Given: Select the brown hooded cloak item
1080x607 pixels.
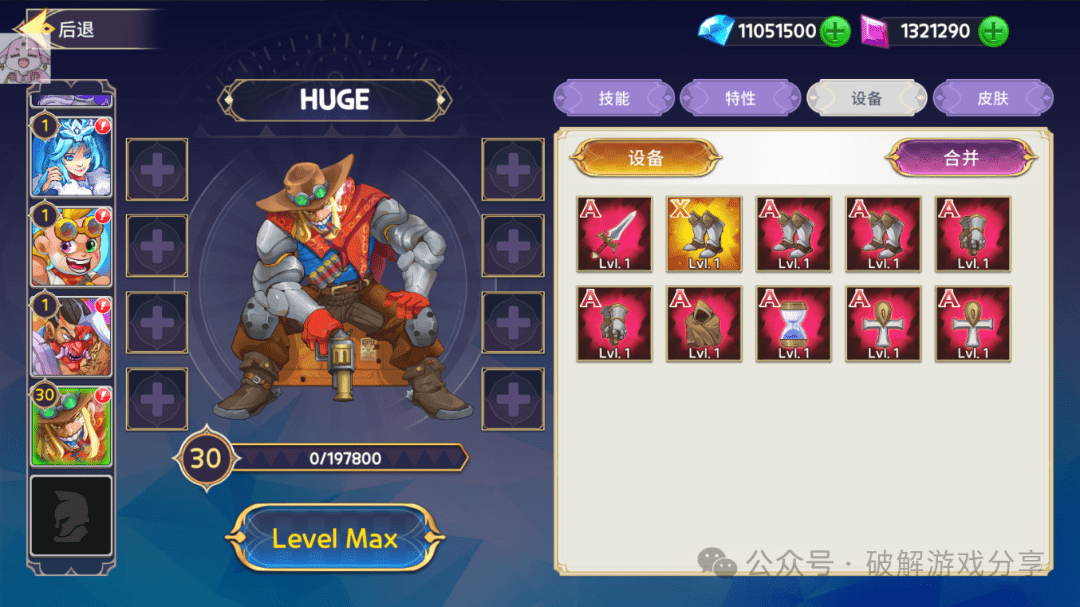Looking at the screenshot, I should [704, 324].
